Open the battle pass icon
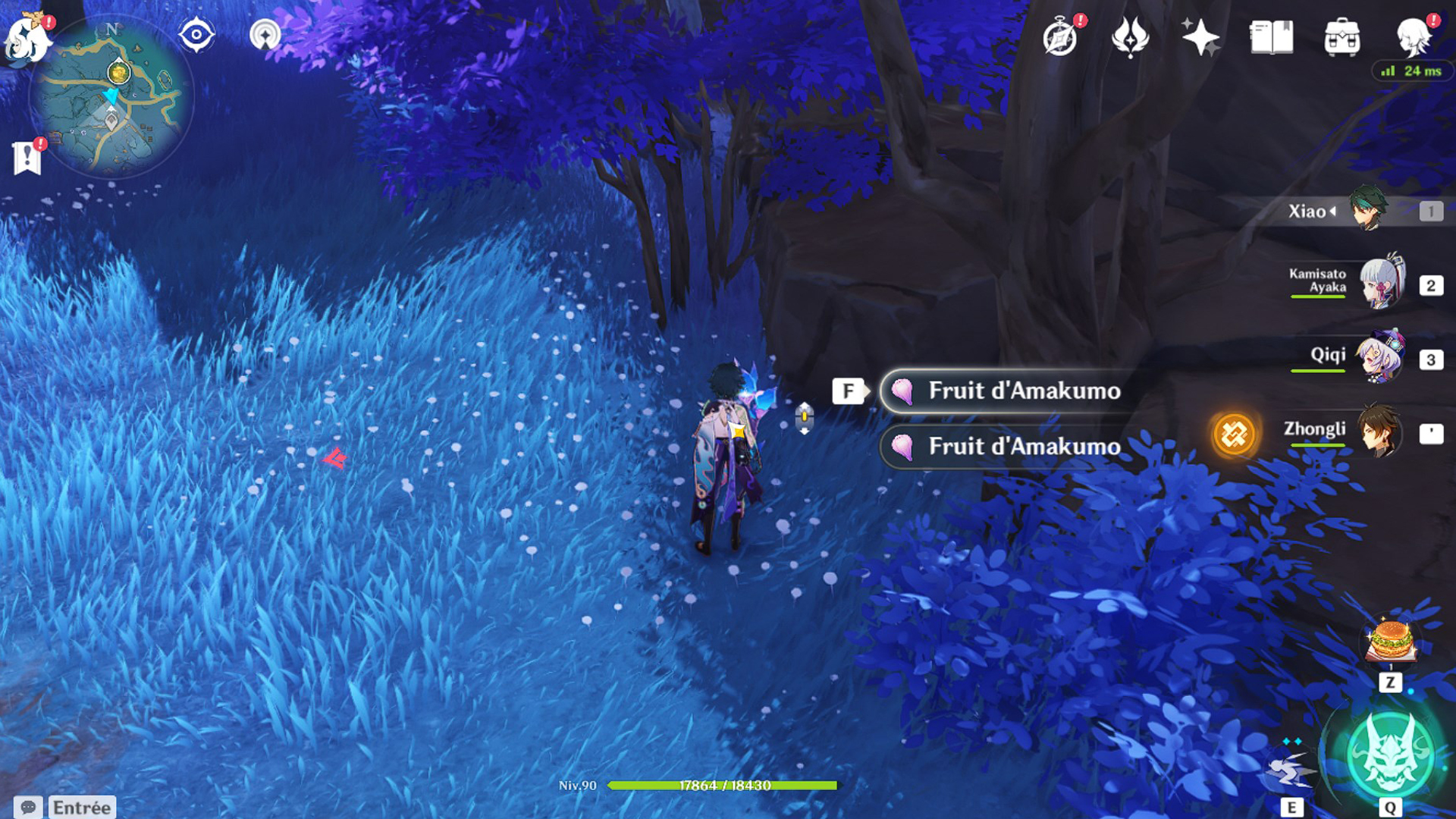This screenshot has width=1456, height=819. click(1130, 36)
